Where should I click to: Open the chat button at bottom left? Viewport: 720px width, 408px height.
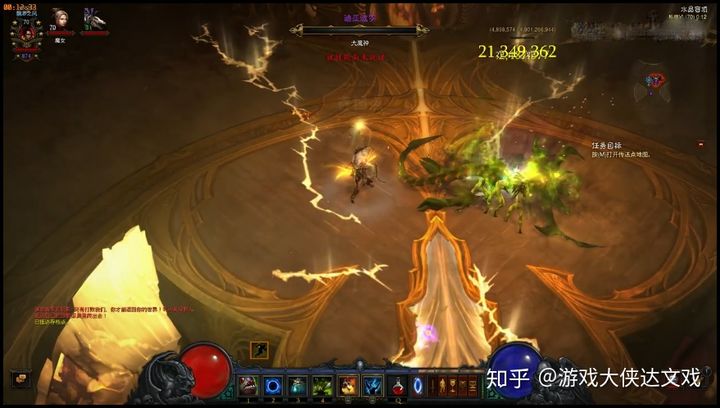tap(19, 379)
